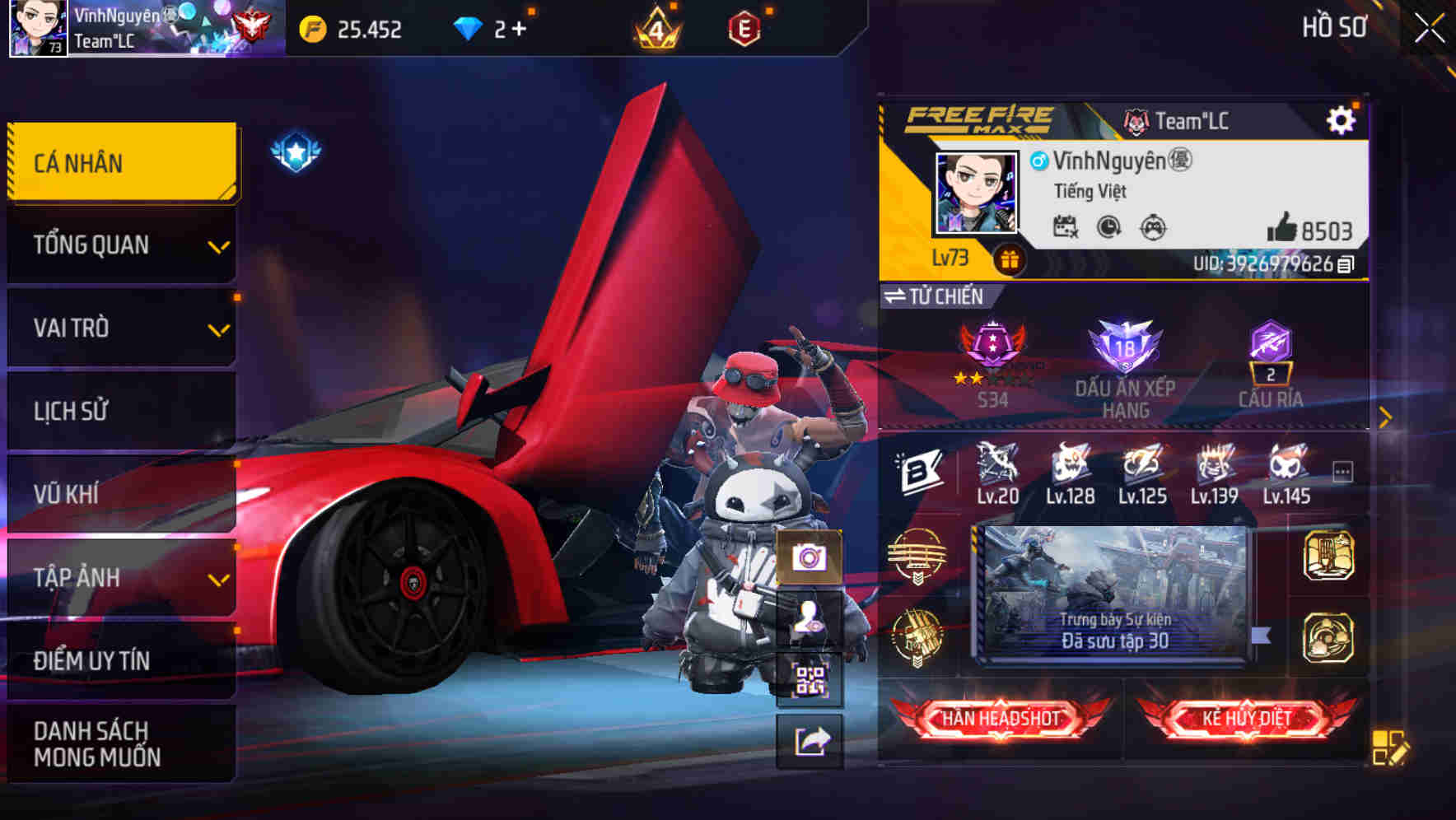Collapse the TẬP ẢNH section
The height and width of the screenshot is (820, 1456).
pyautogui.click(x=121, y=578)
